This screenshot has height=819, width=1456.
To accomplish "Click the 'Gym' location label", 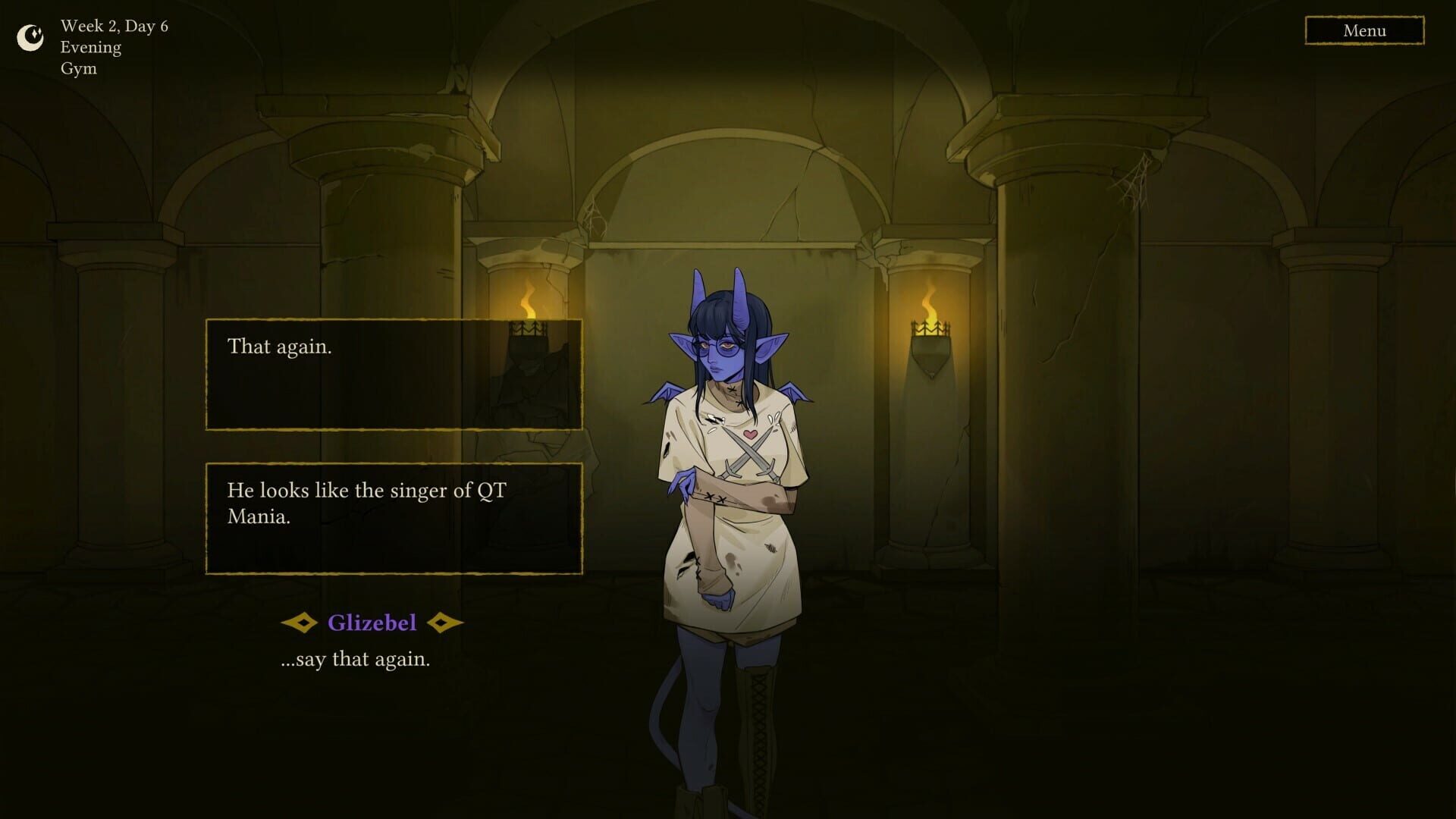I will [79, 67].
